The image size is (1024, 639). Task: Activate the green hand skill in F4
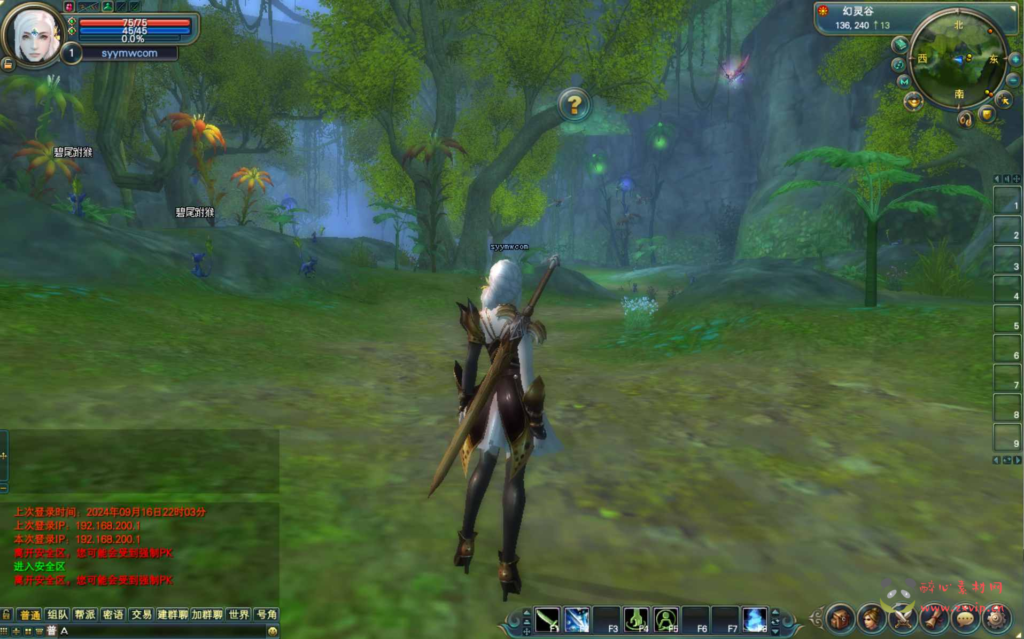pyautogui.click(x=637, y=619)
